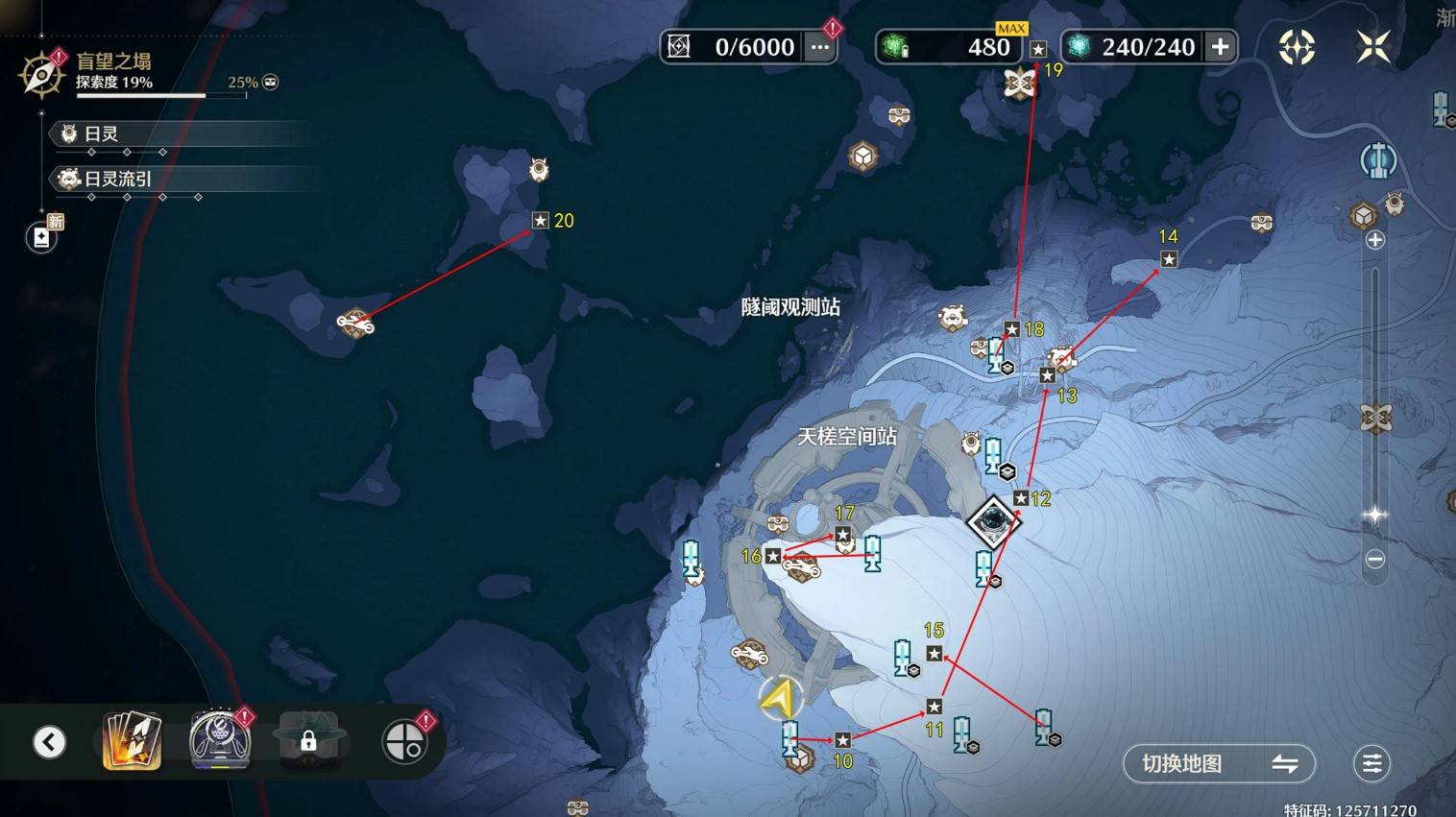Open the card icon marked 新
Screen dimensions: 1456x817
coord(42,236)
